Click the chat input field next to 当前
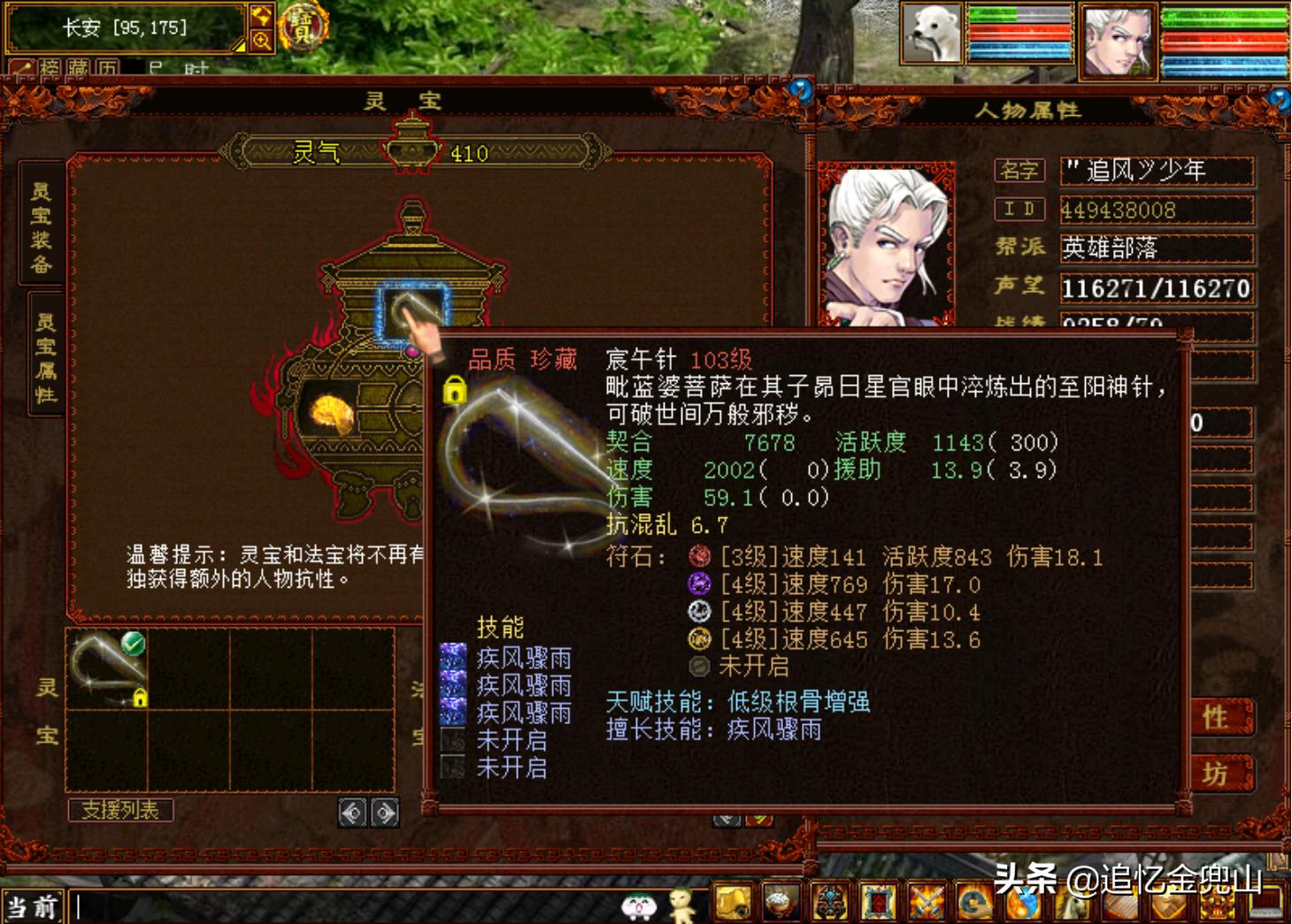This screenshot has width=1292, height=924. (x=177, y=905)
